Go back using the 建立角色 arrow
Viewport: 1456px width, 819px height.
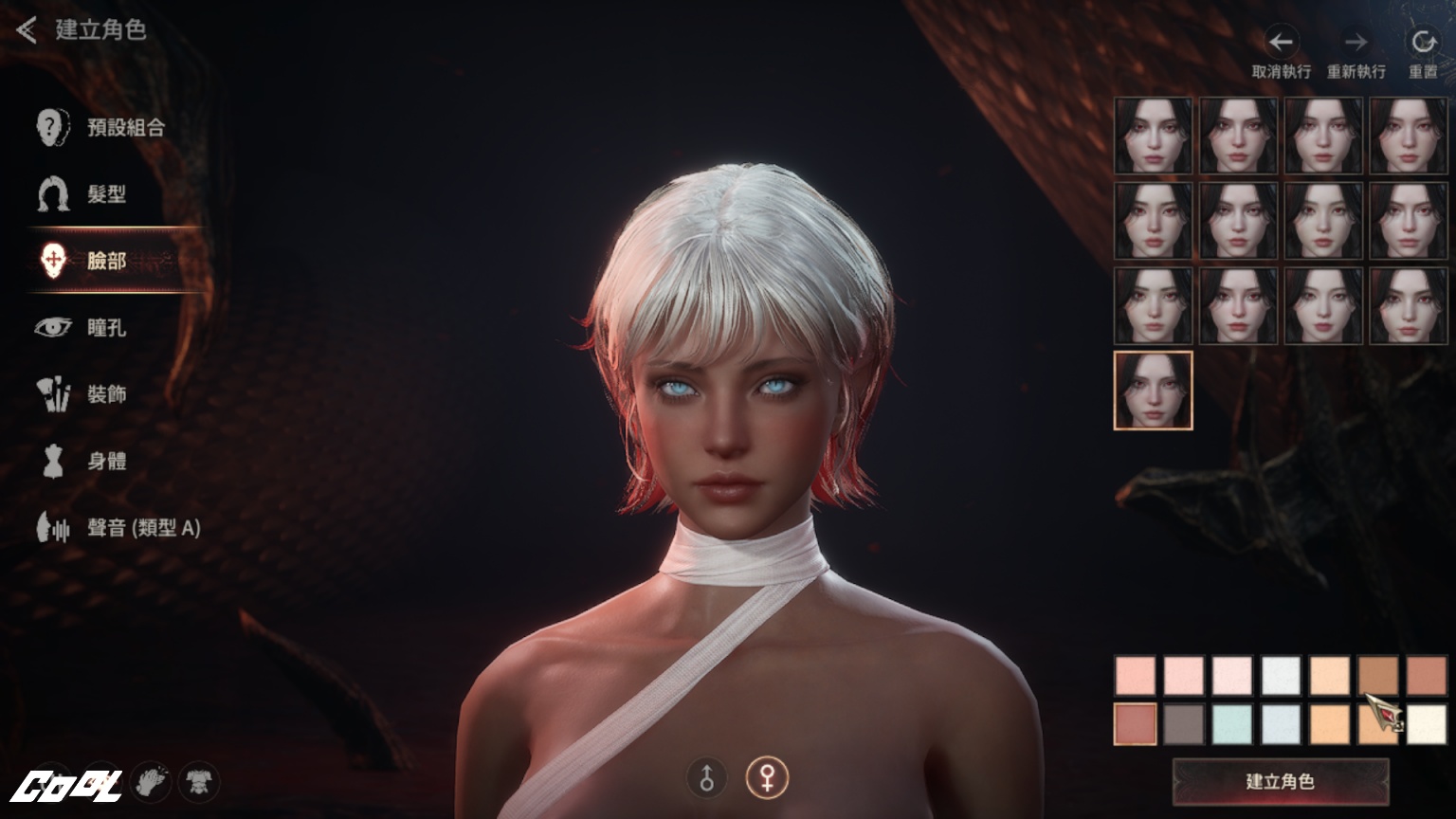pyautogui.click(x=27, y=30)
